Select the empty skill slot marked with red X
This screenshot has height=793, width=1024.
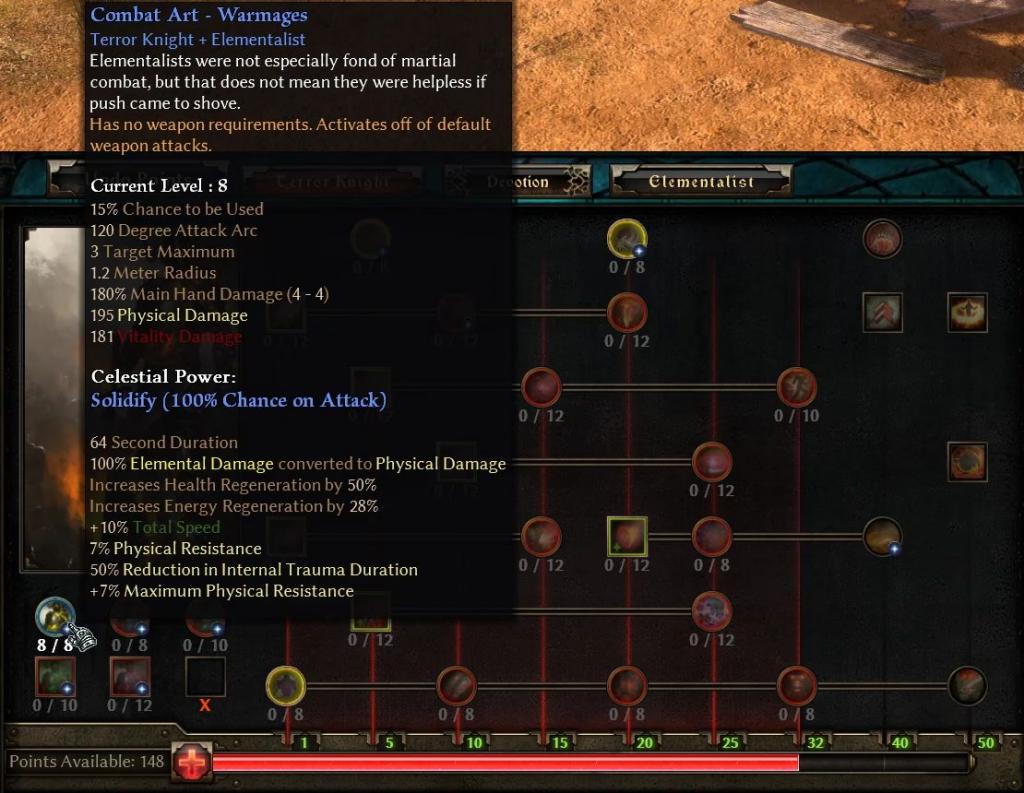[205, 677]
